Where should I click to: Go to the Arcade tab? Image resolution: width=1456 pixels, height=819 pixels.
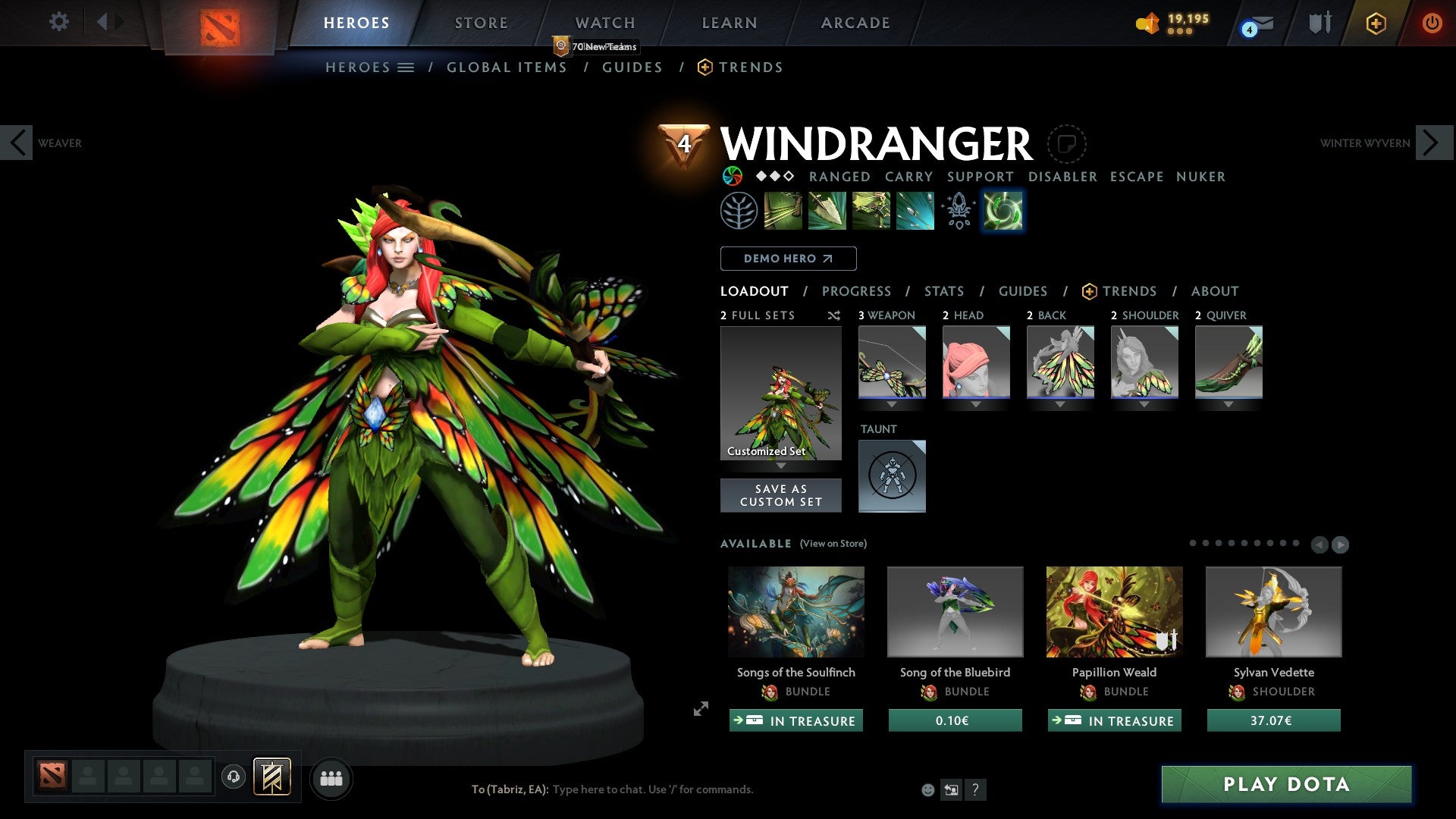855,23
